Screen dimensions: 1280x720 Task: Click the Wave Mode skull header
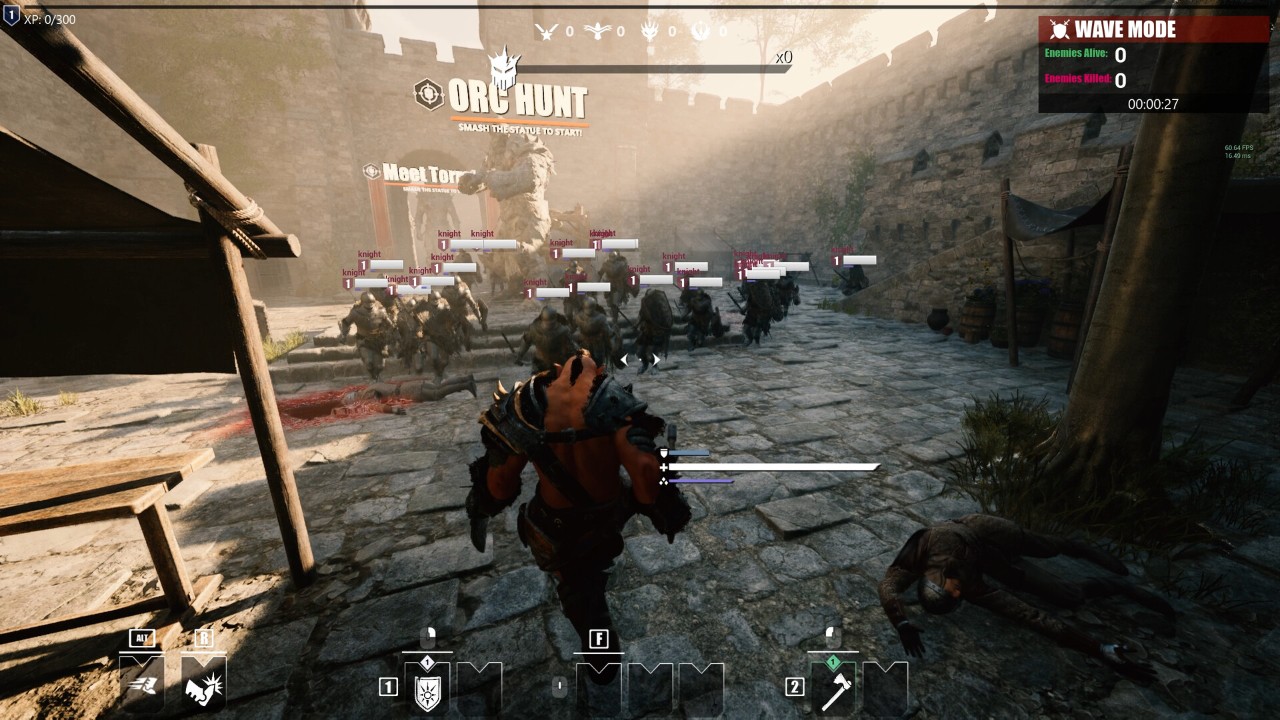coord(1057,29)
